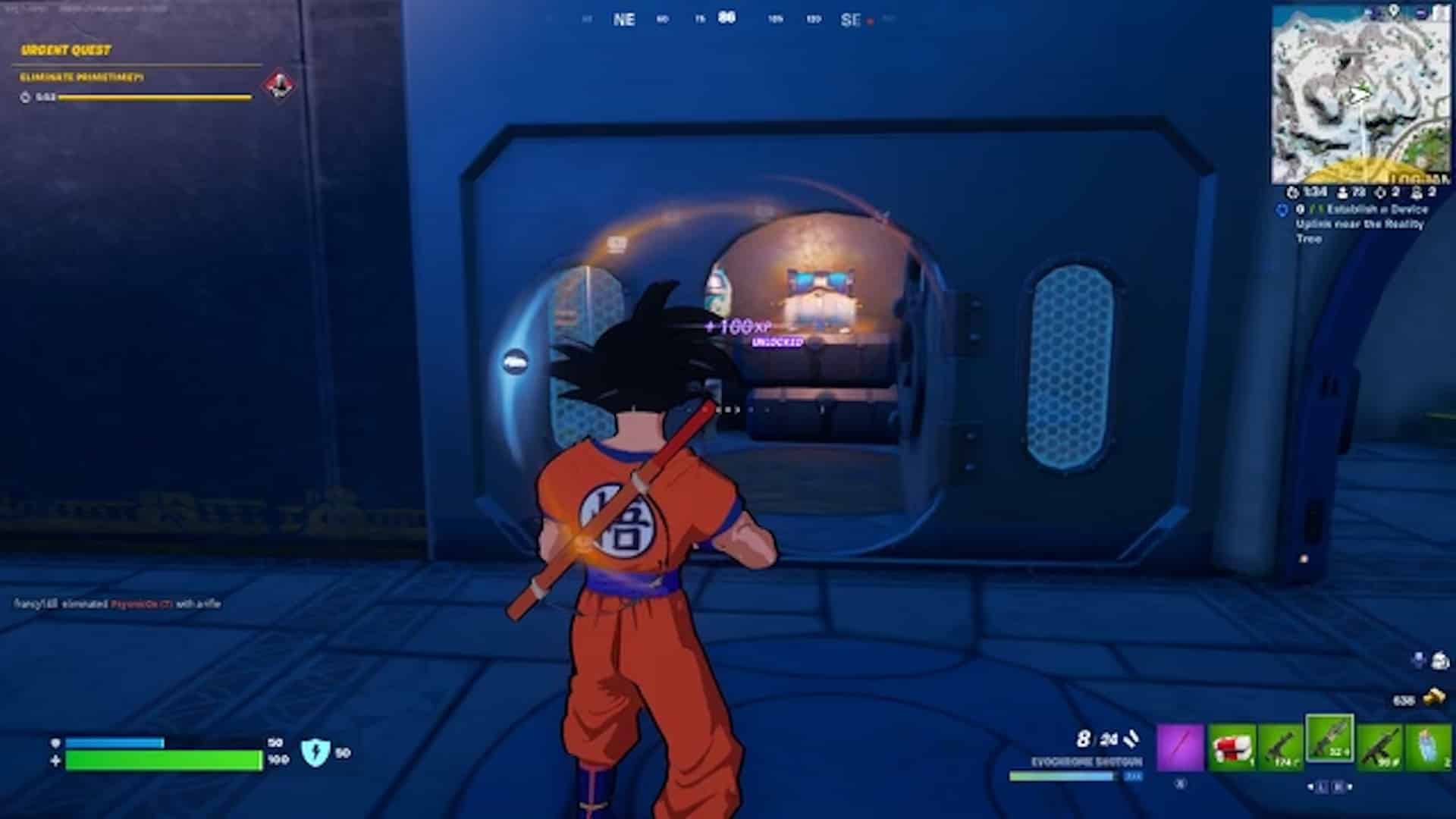Equip the assault rifle in the hotbar

click(1379, 746)
